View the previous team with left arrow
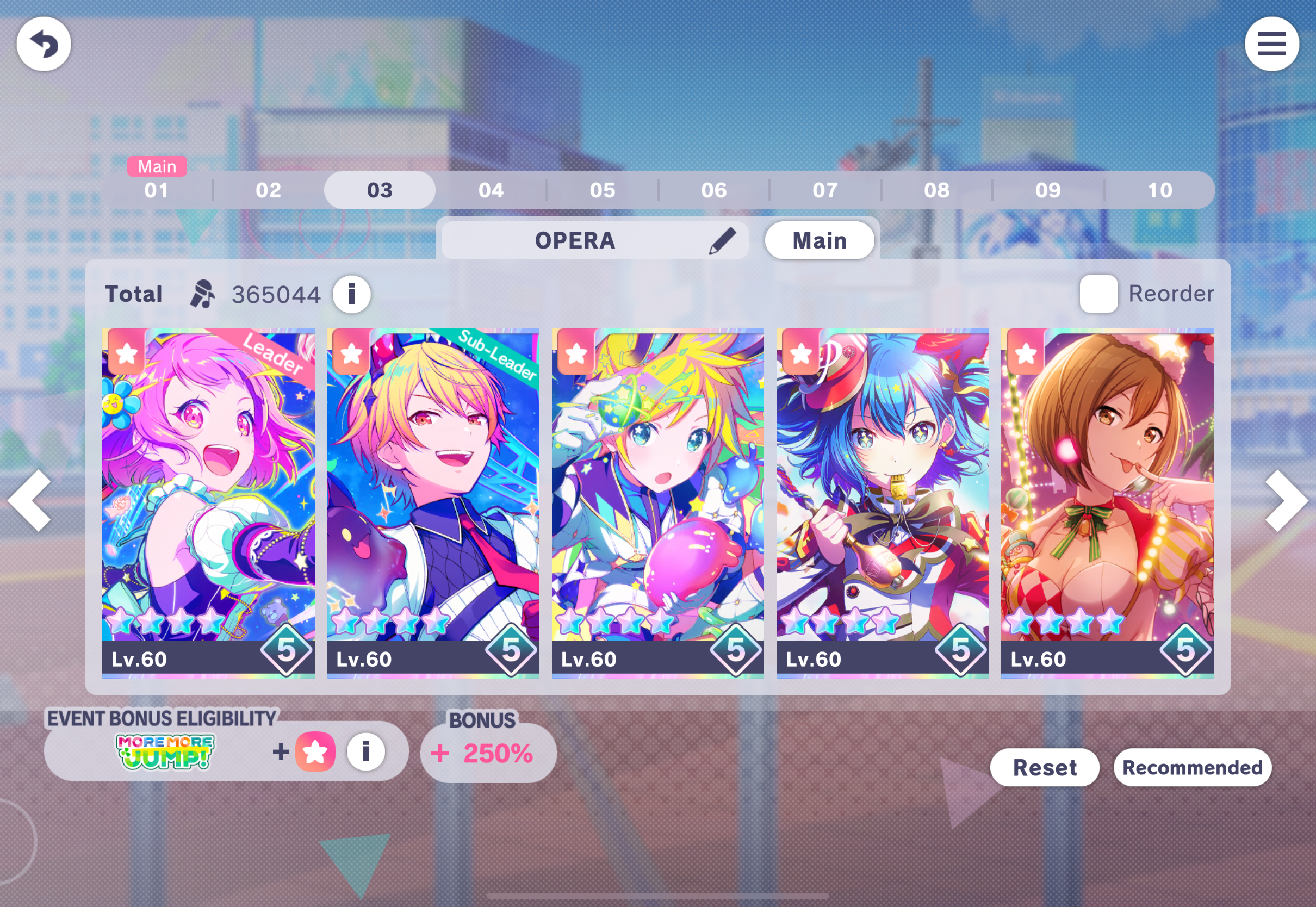 point(30,500)
